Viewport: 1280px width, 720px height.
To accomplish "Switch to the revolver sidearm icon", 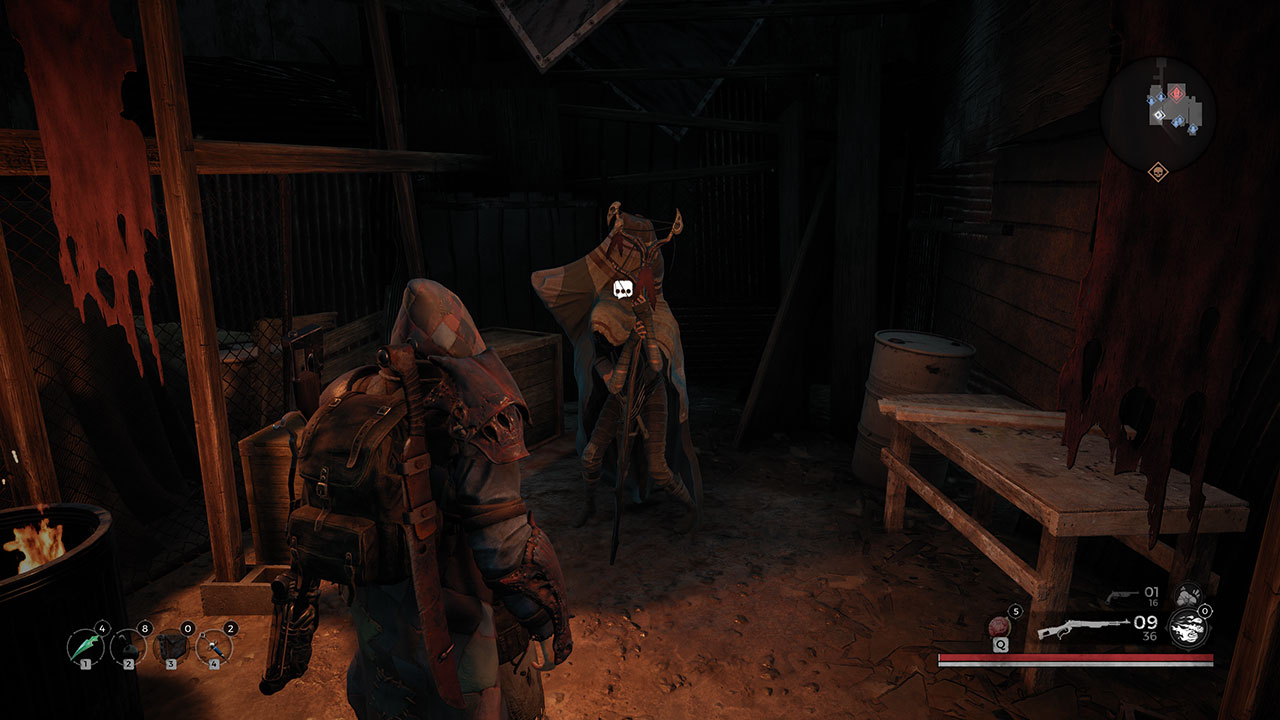I will [x=1122, y=596].
